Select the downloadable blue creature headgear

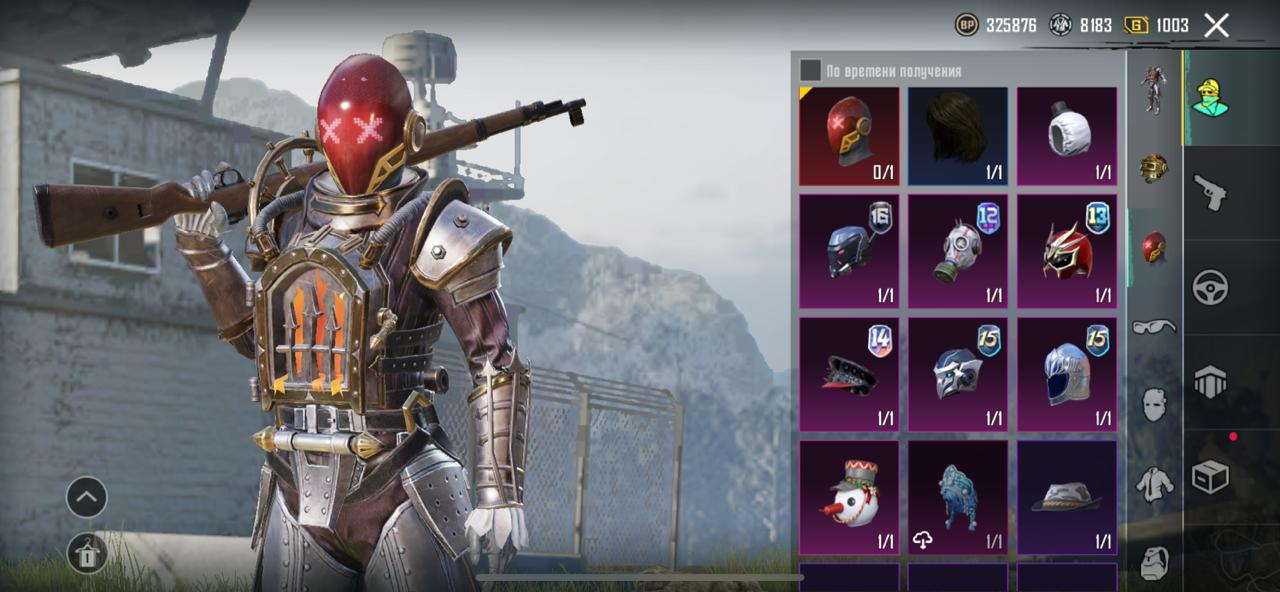tap(958, 497)
